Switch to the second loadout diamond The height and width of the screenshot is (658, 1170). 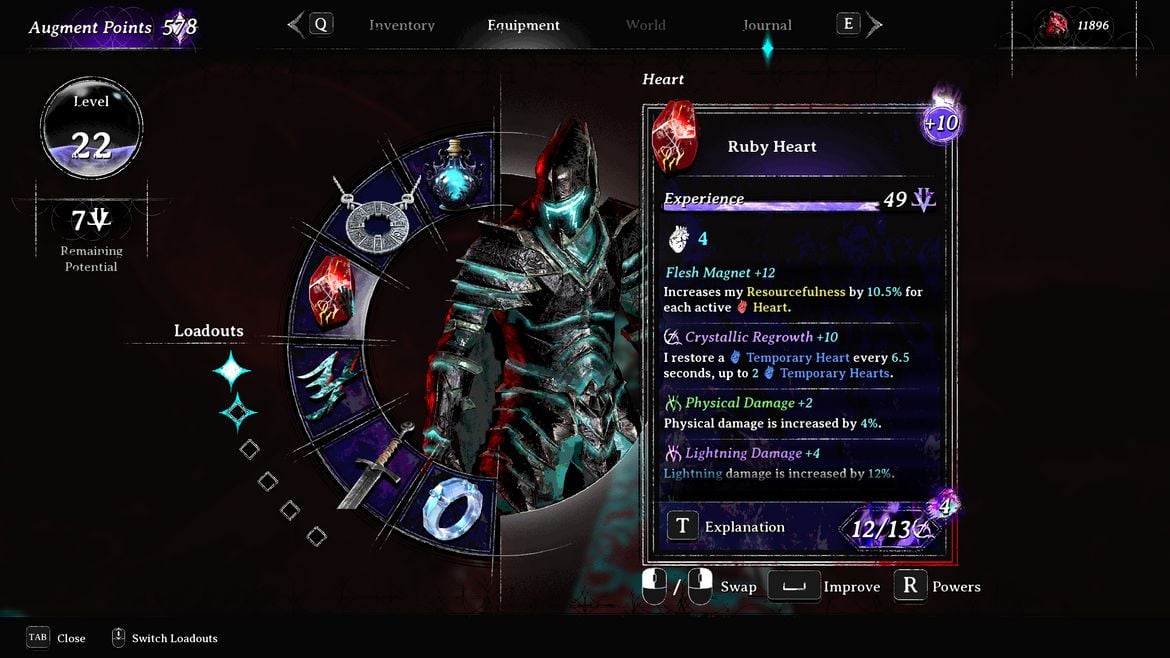tap(238, 412)
